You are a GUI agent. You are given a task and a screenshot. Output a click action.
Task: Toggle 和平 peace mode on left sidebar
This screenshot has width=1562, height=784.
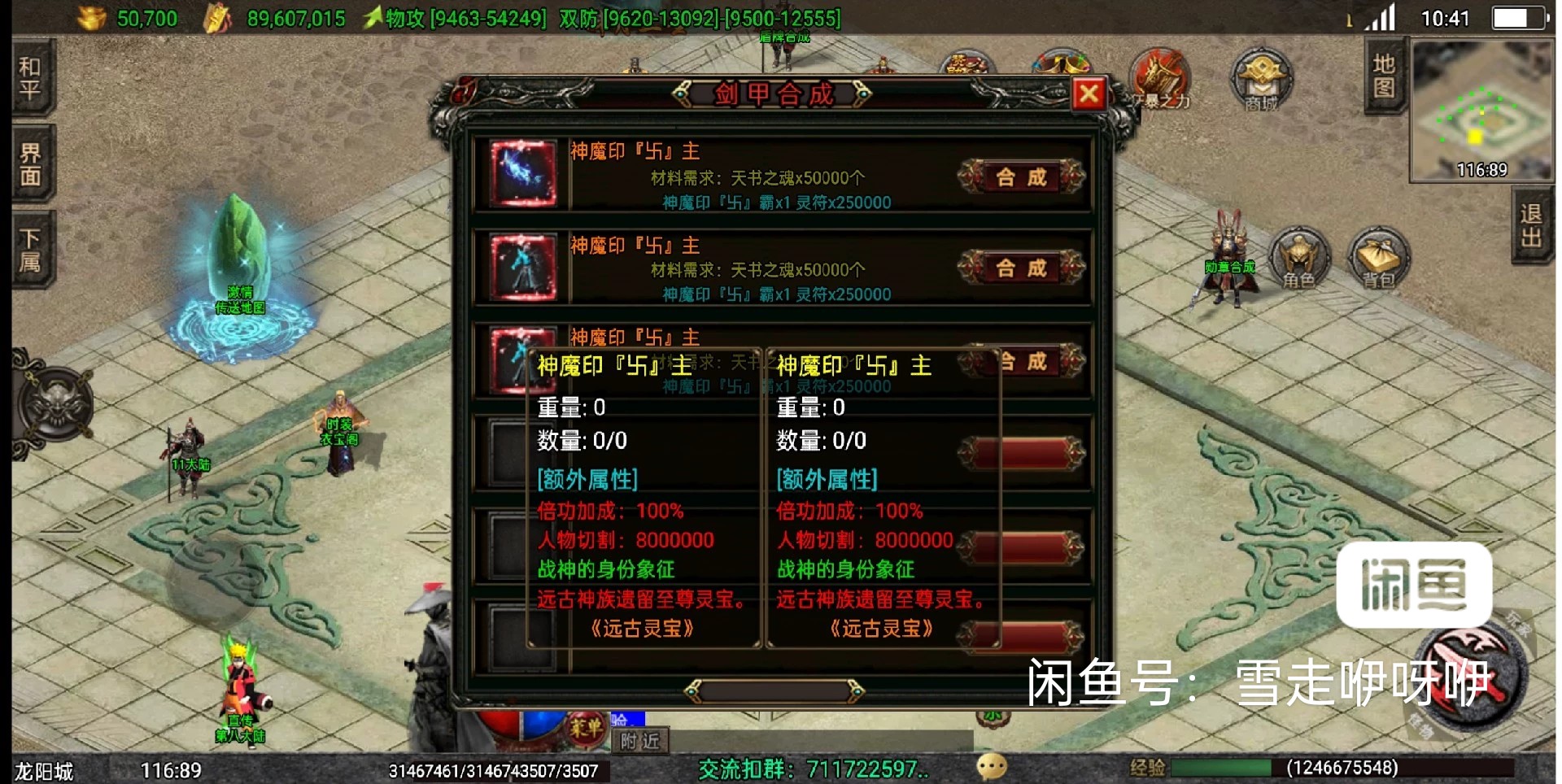click(x=29, y=76)
